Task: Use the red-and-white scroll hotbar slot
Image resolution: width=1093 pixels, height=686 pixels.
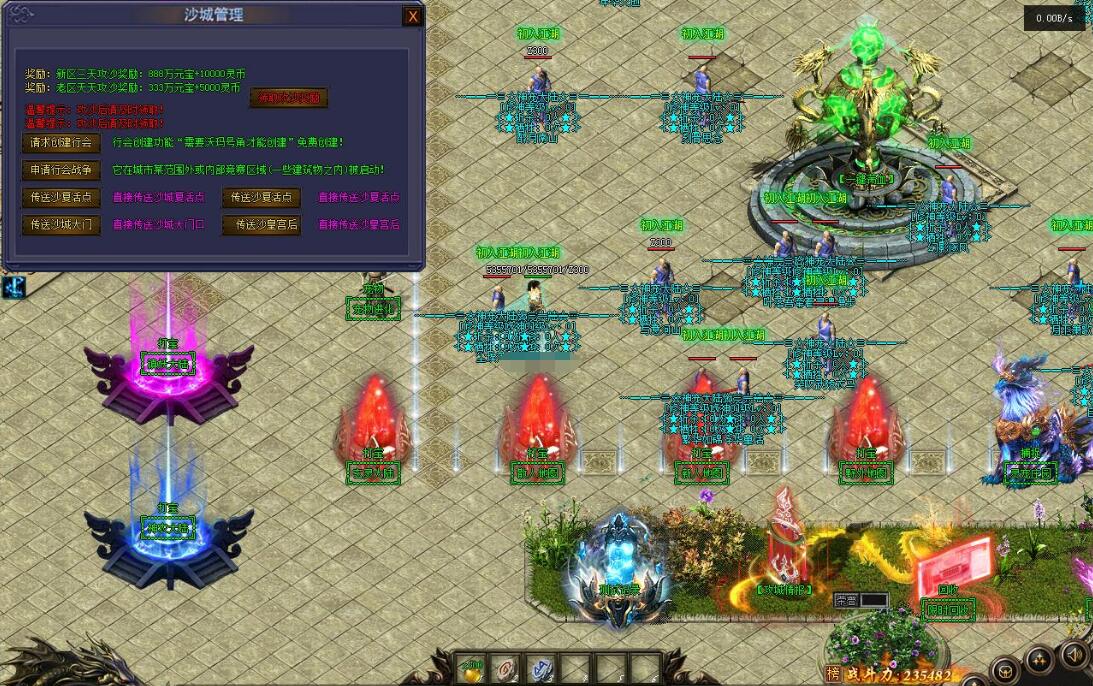Action: pyautogui.click(x=507, y=668)
